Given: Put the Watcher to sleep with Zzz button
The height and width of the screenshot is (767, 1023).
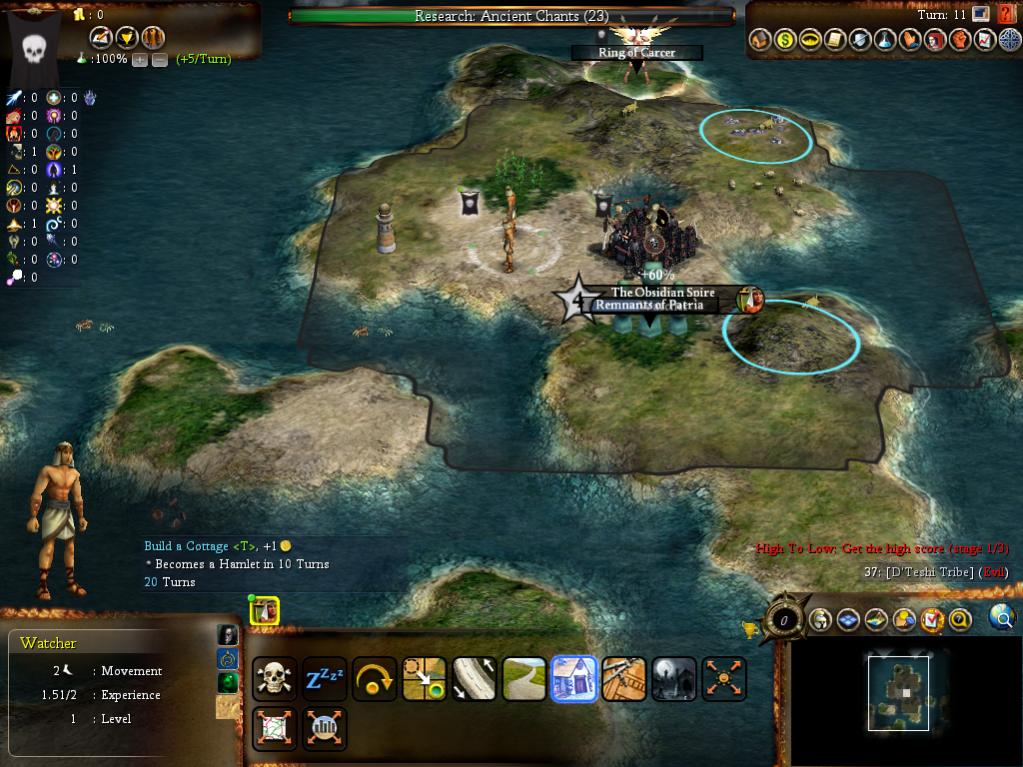Looking at the screenshot, I should pos(324,678).
